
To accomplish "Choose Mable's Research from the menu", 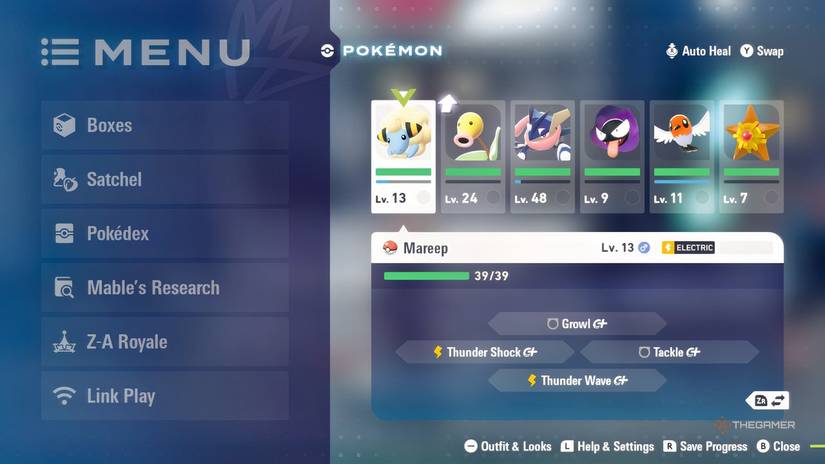I will (x=165, y=288).
